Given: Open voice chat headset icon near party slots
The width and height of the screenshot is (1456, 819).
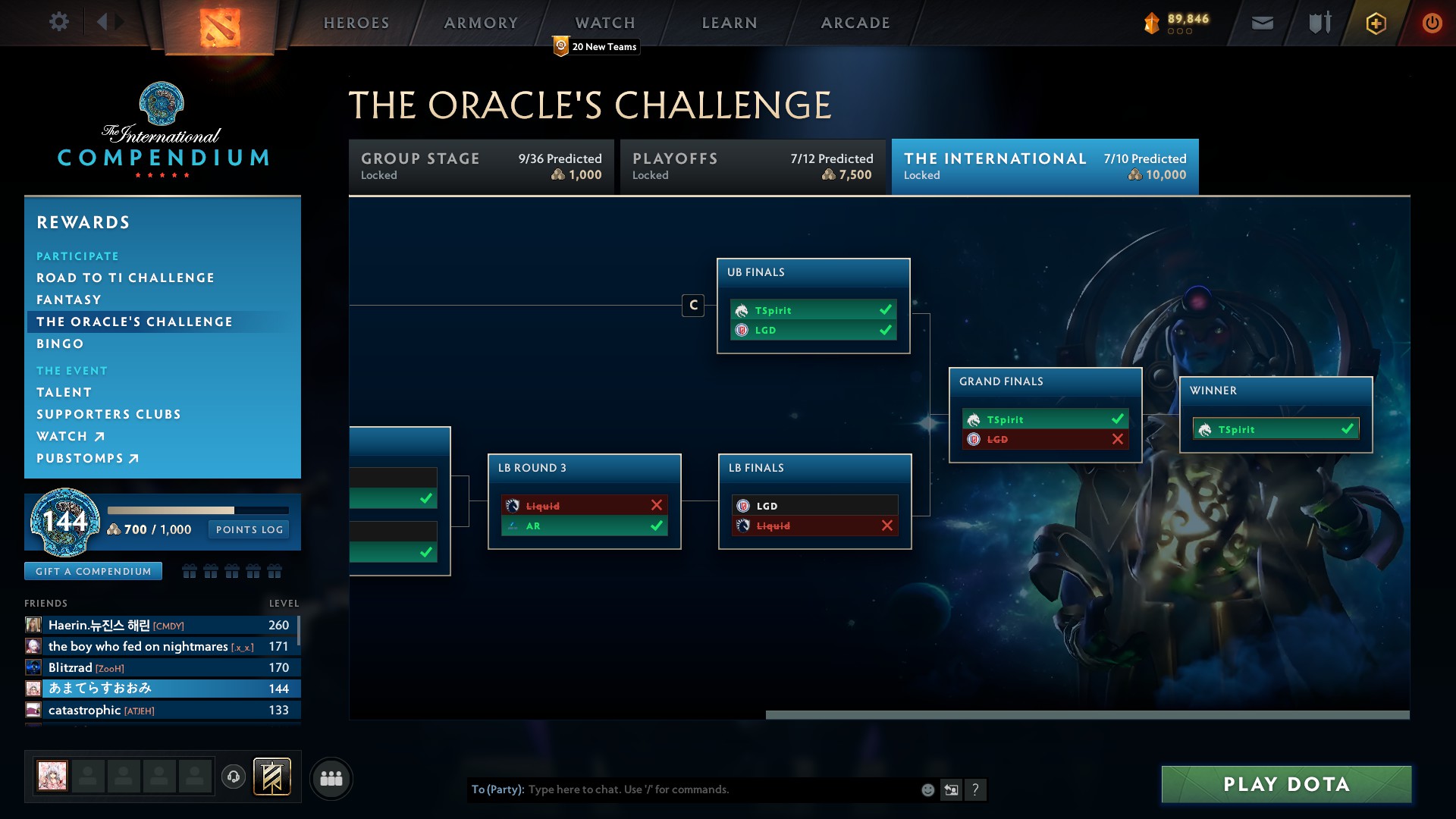Looking at the screenshot, I should pos(233,775).
